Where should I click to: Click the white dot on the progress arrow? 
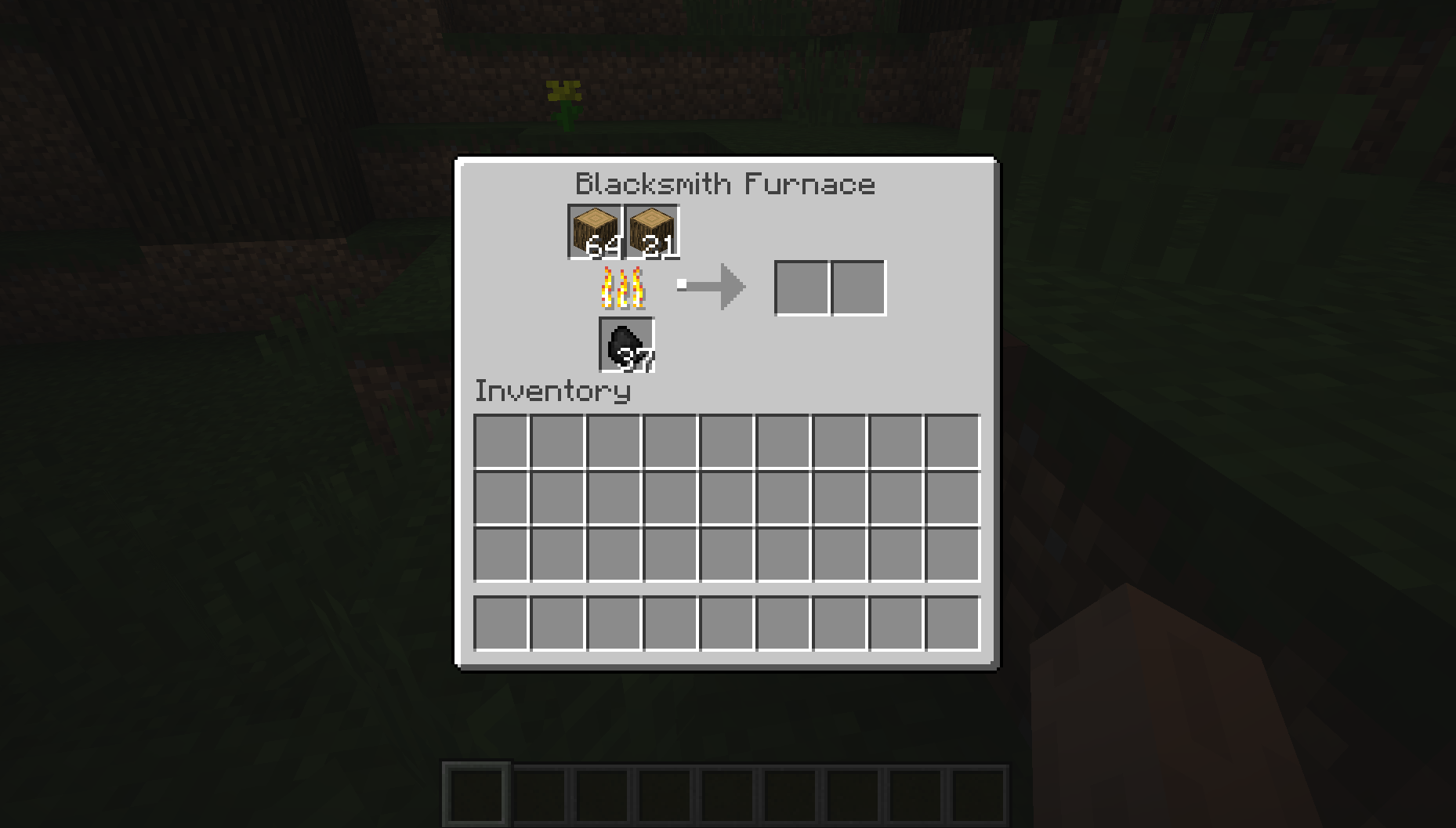click(683, 285)
